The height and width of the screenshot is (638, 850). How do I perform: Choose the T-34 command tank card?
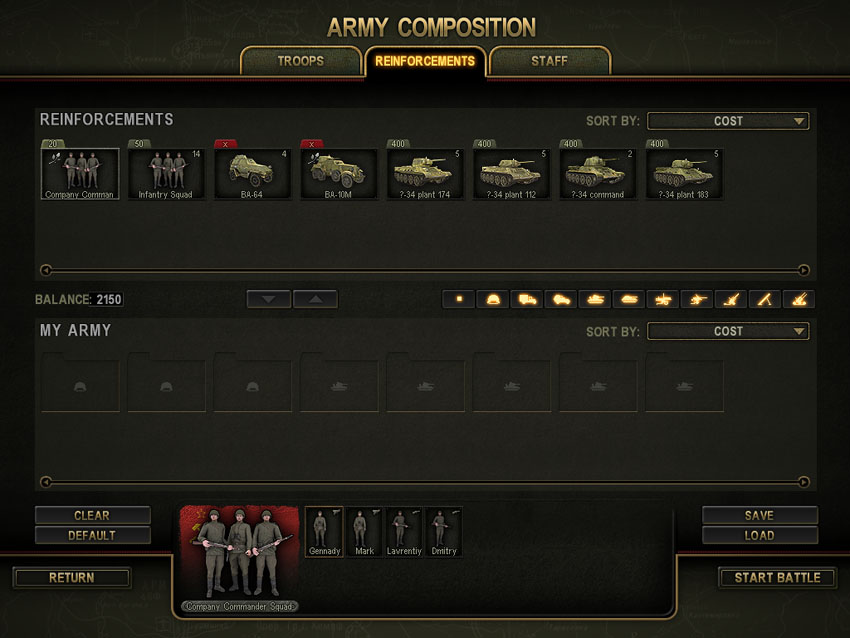[599, 174]
